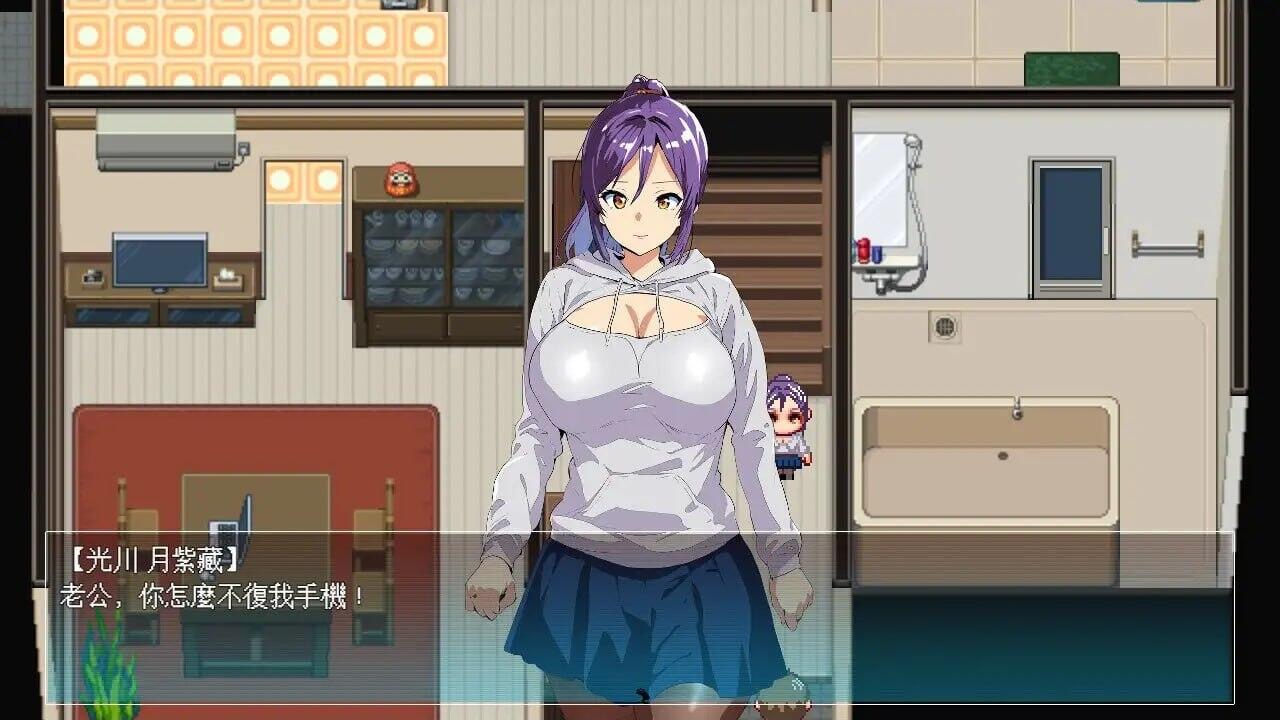Click the wall drain vent above the sink
The image size is (1280, 720).
[944, 326]
